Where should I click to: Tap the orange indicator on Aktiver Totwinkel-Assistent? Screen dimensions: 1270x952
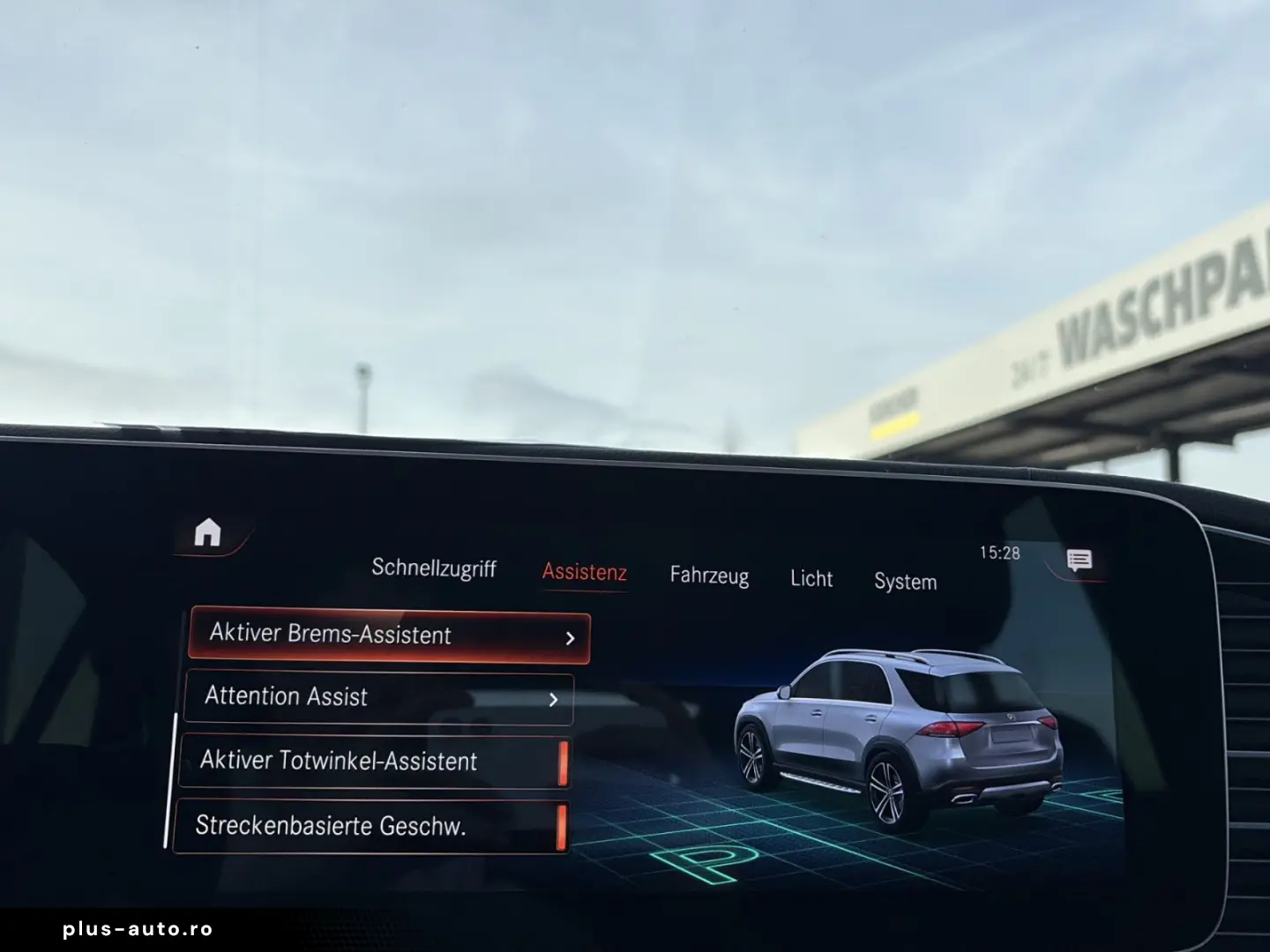click(564, 762)
